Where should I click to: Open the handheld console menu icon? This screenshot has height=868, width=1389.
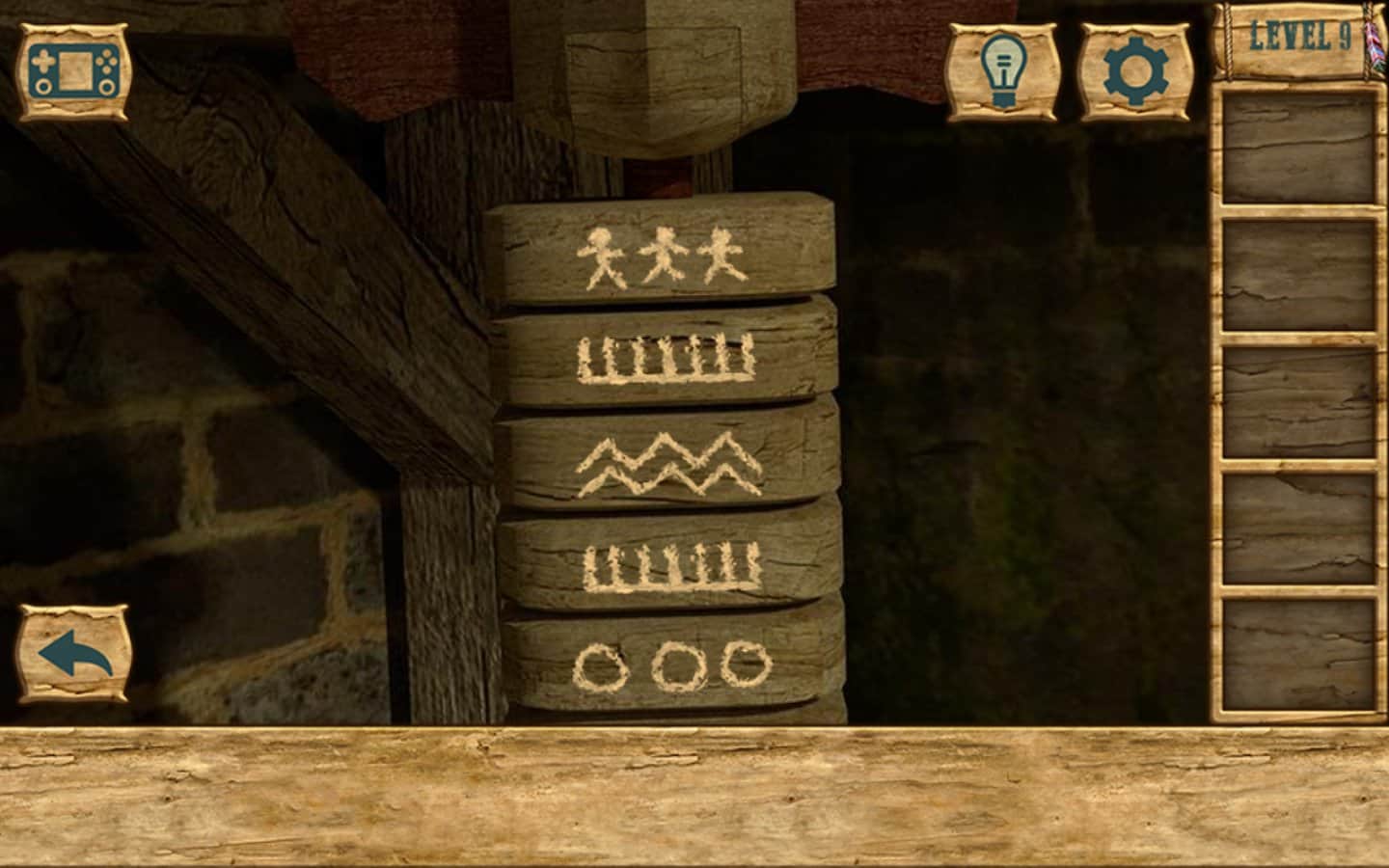click(72, 73)
